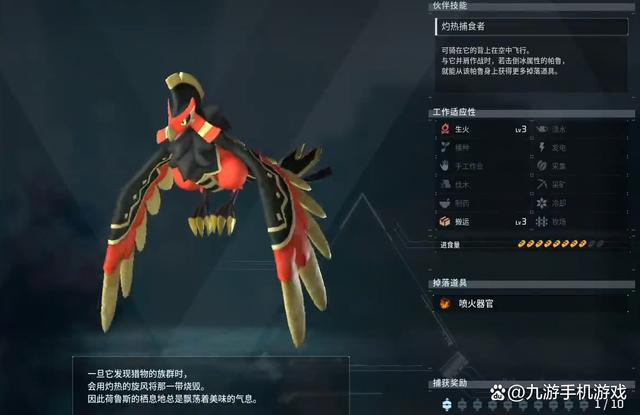Select the 发电 electricity suitability entry
The width and height of the screenshot is (640, 415).
pos(580,147)
